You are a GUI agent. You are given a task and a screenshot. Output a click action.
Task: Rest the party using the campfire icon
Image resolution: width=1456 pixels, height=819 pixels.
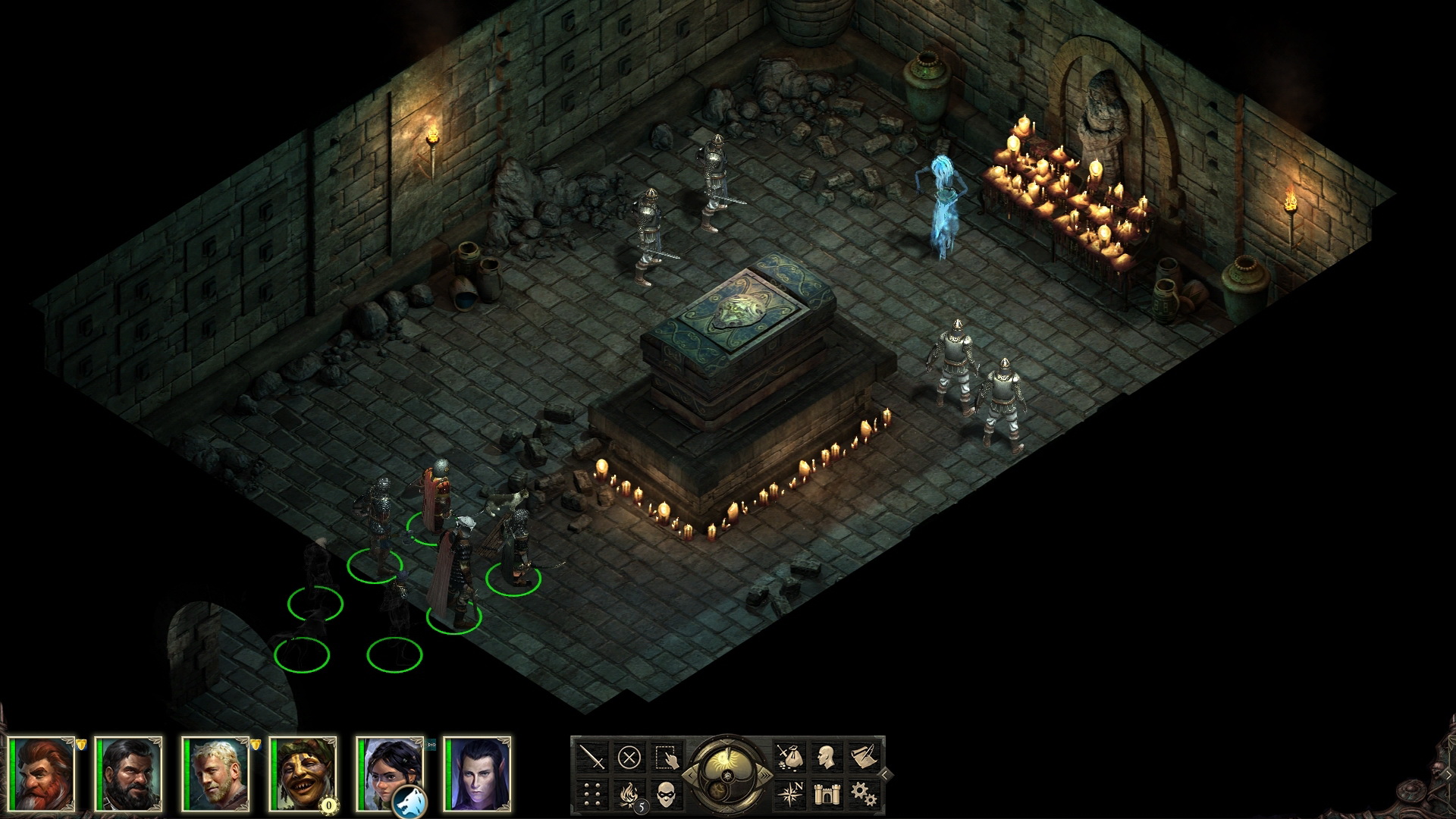(x=628, y=793)
